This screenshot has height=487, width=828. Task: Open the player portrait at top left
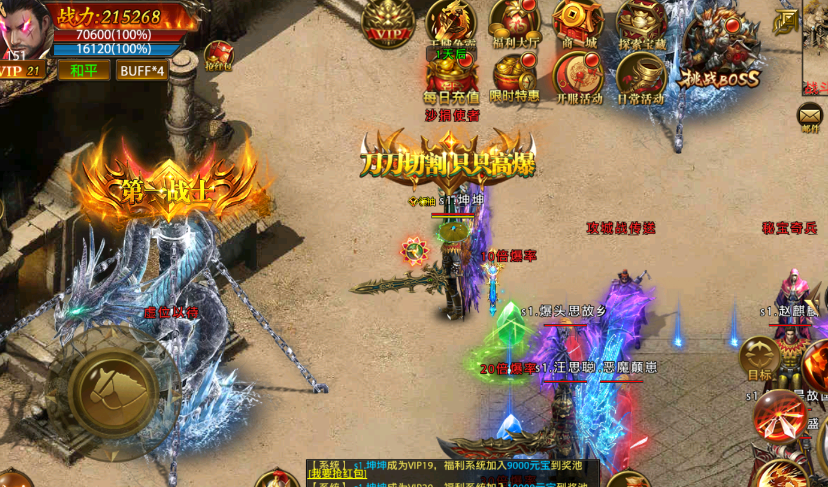(x=24, y=28)
